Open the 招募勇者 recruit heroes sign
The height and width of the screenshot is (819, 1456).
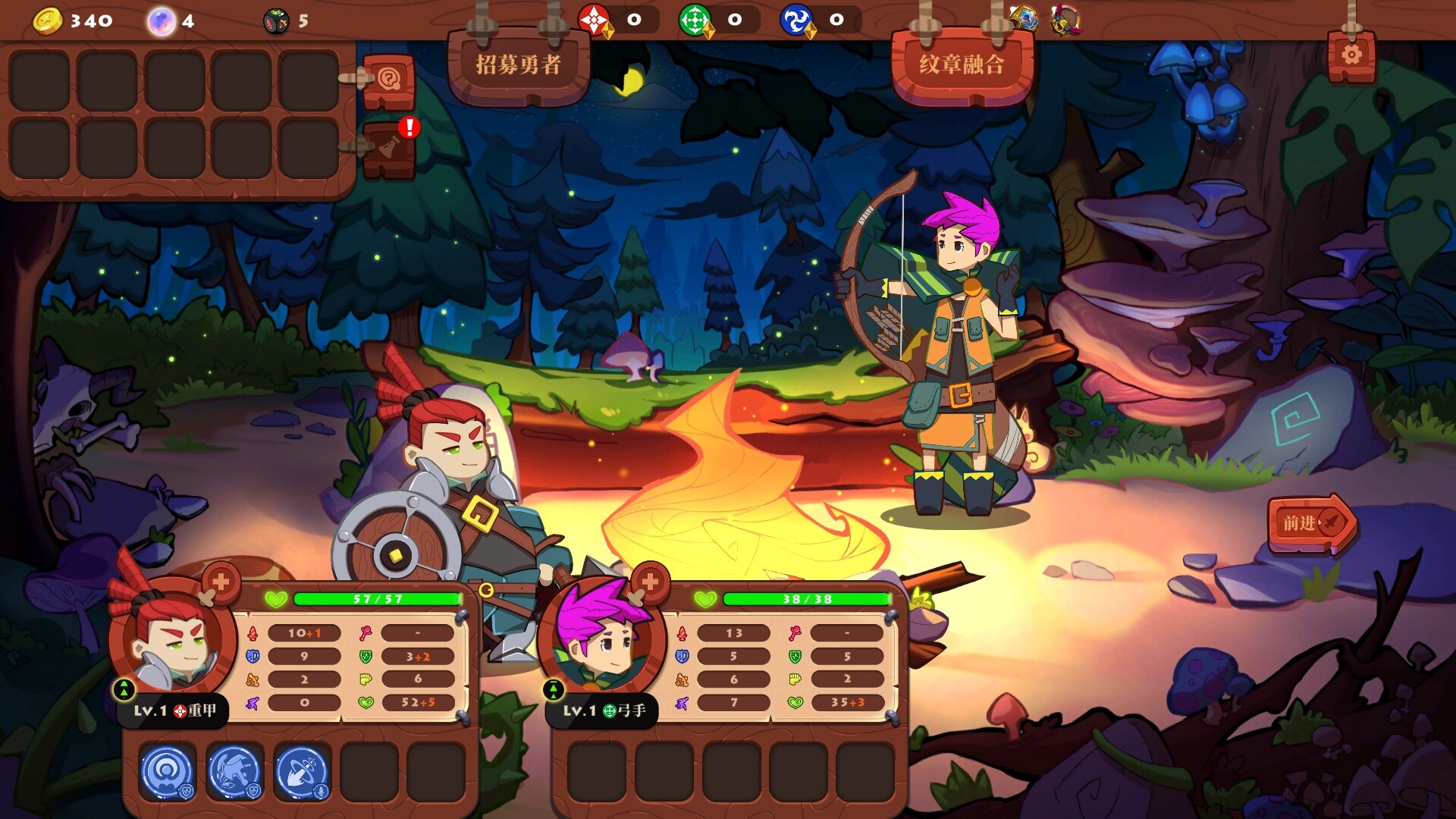[519, 65]
